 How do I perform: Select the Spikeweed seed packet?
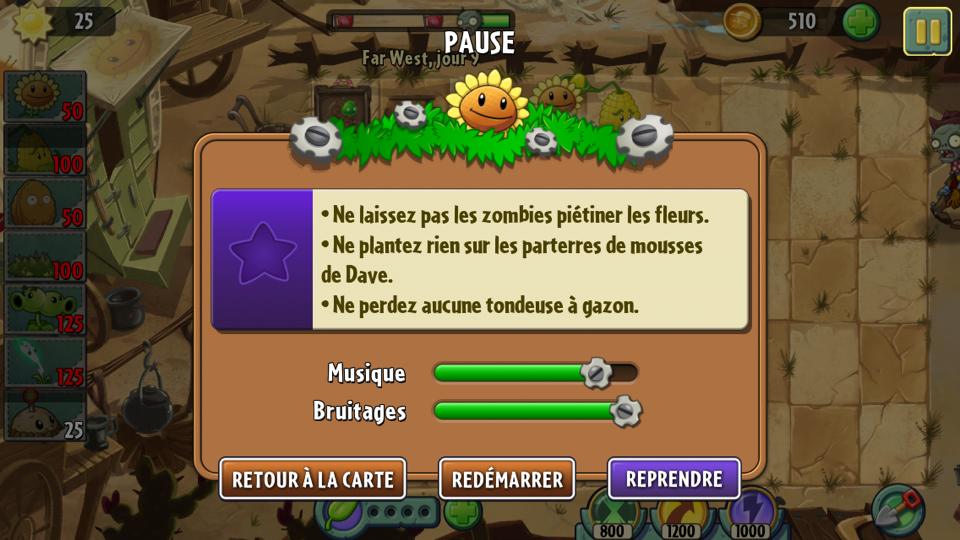[45, 257]
